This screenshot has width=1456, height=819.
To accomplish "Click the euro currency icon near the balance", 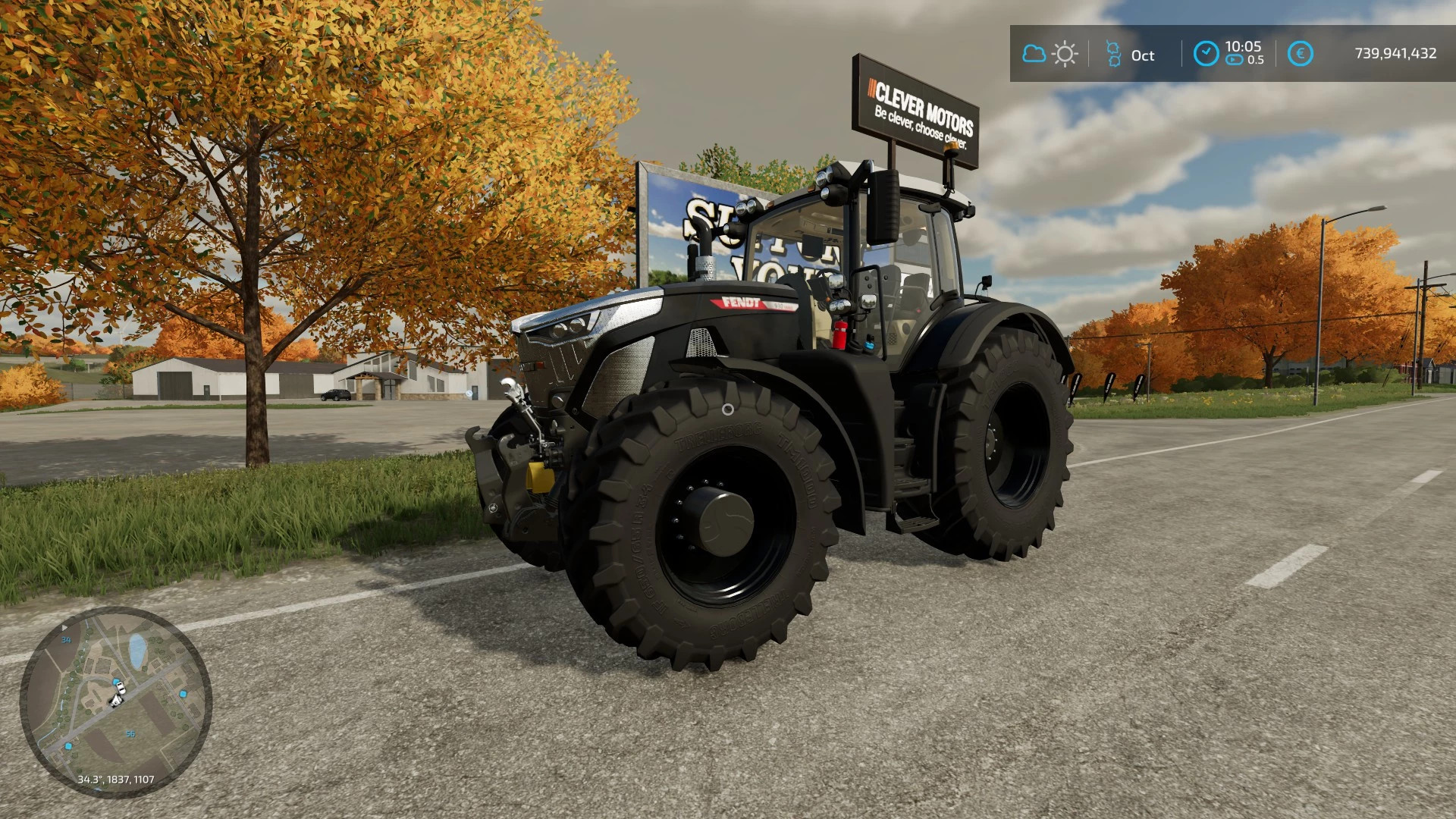I will coord(1300,54).
